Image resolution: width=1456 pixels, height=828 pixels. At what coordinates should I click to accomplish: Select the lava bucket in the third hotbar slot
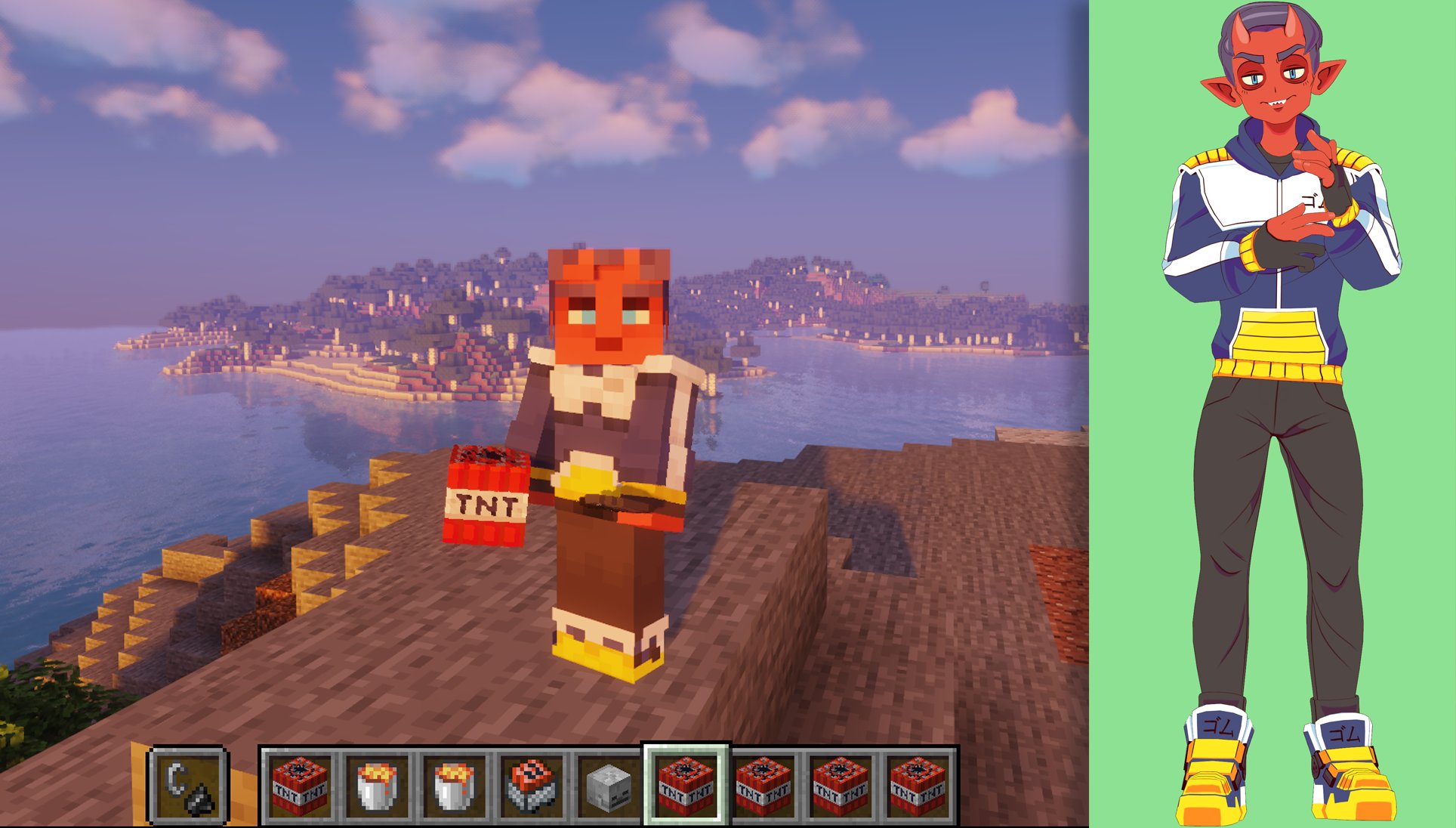(452, 786)
